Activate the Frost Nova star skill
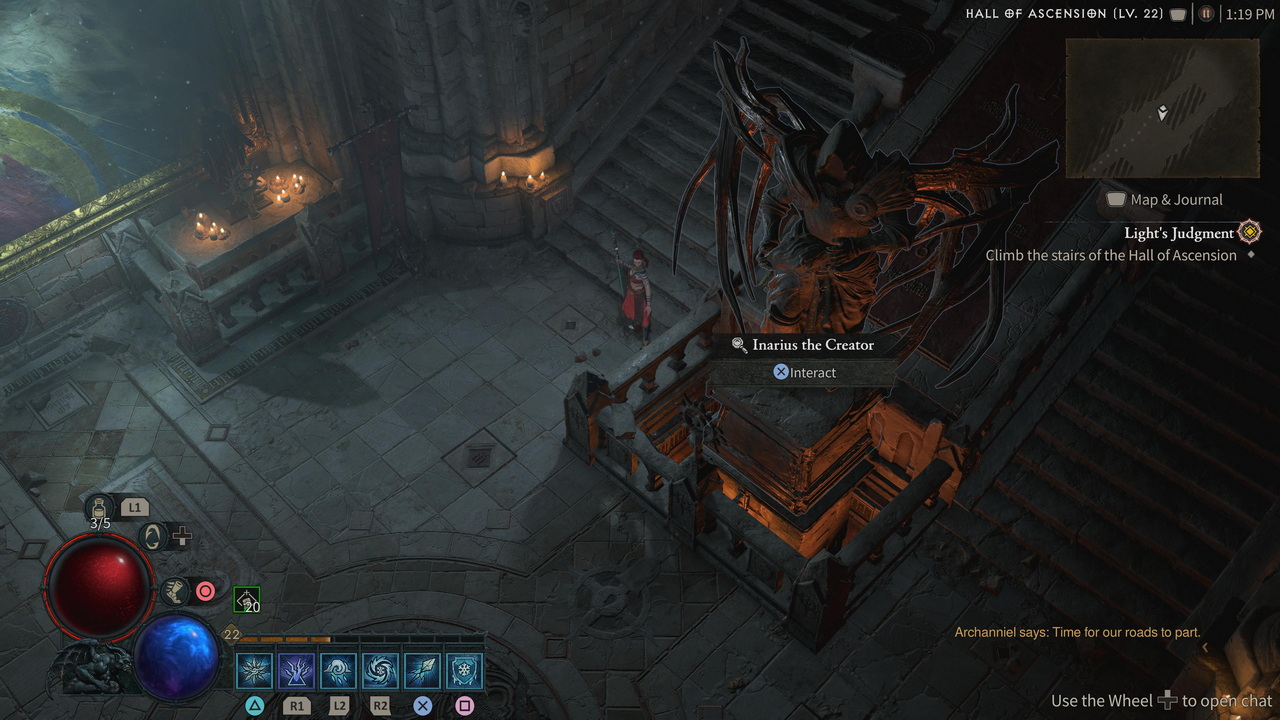This screenshot has width=1280, height=720. (x=254, y=670)
